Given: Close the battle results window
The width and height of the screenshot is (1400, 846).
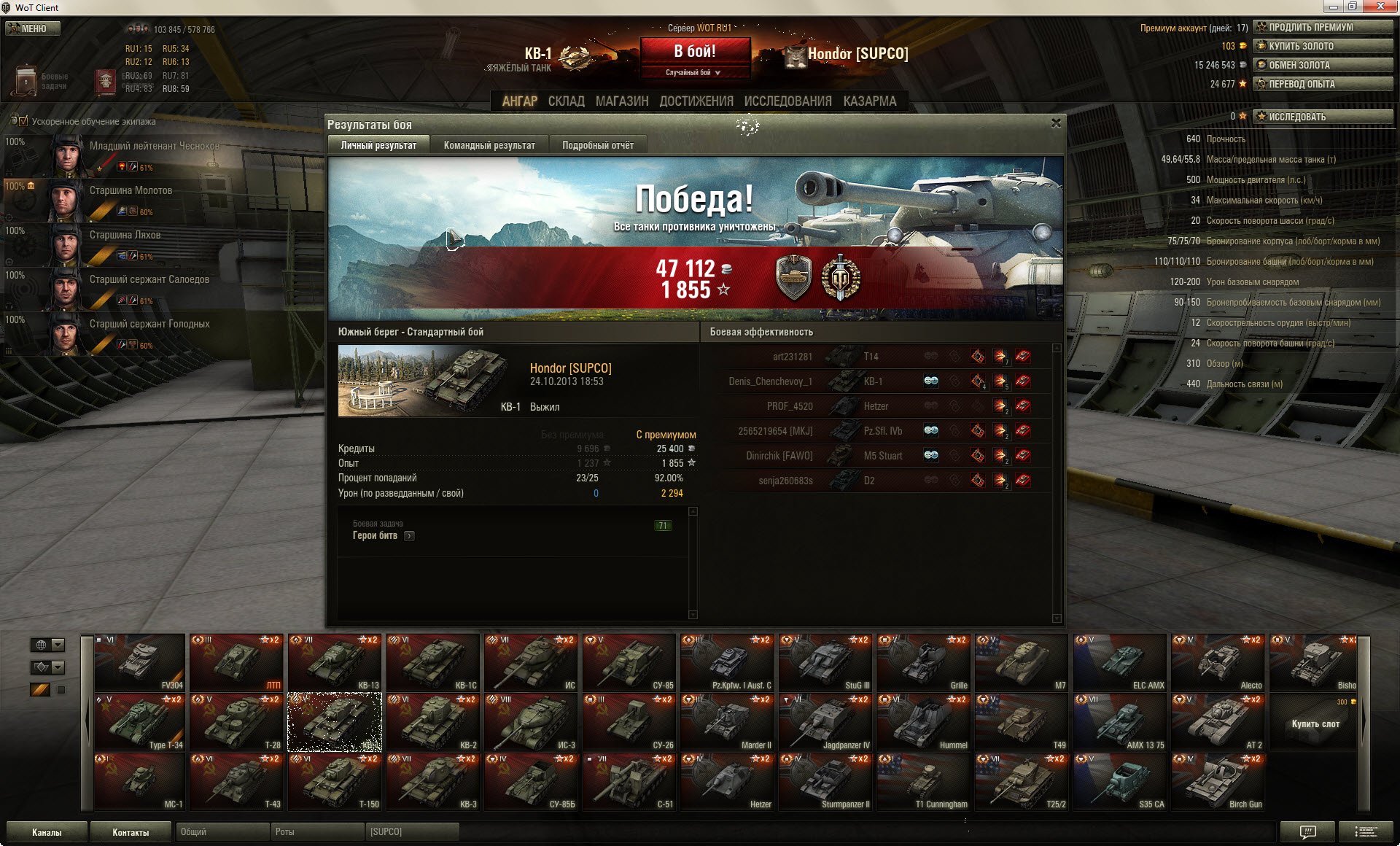Looking at the screenshot, I should tap(1055, 123).
